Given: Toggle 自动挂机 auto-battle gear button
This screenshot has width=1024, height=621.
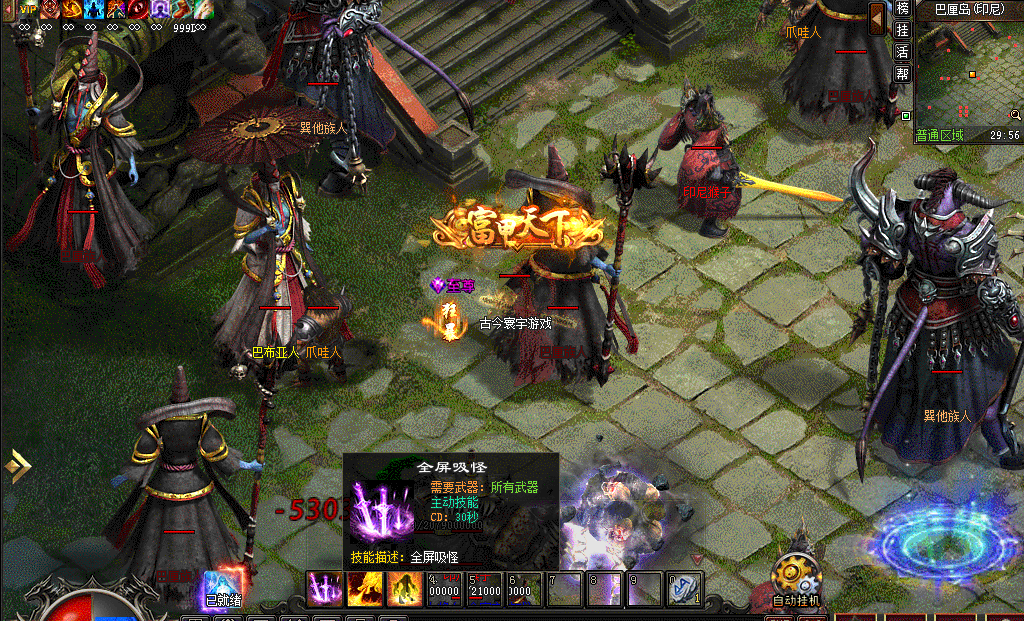Looking at the screenshot, I should [796, 577].
